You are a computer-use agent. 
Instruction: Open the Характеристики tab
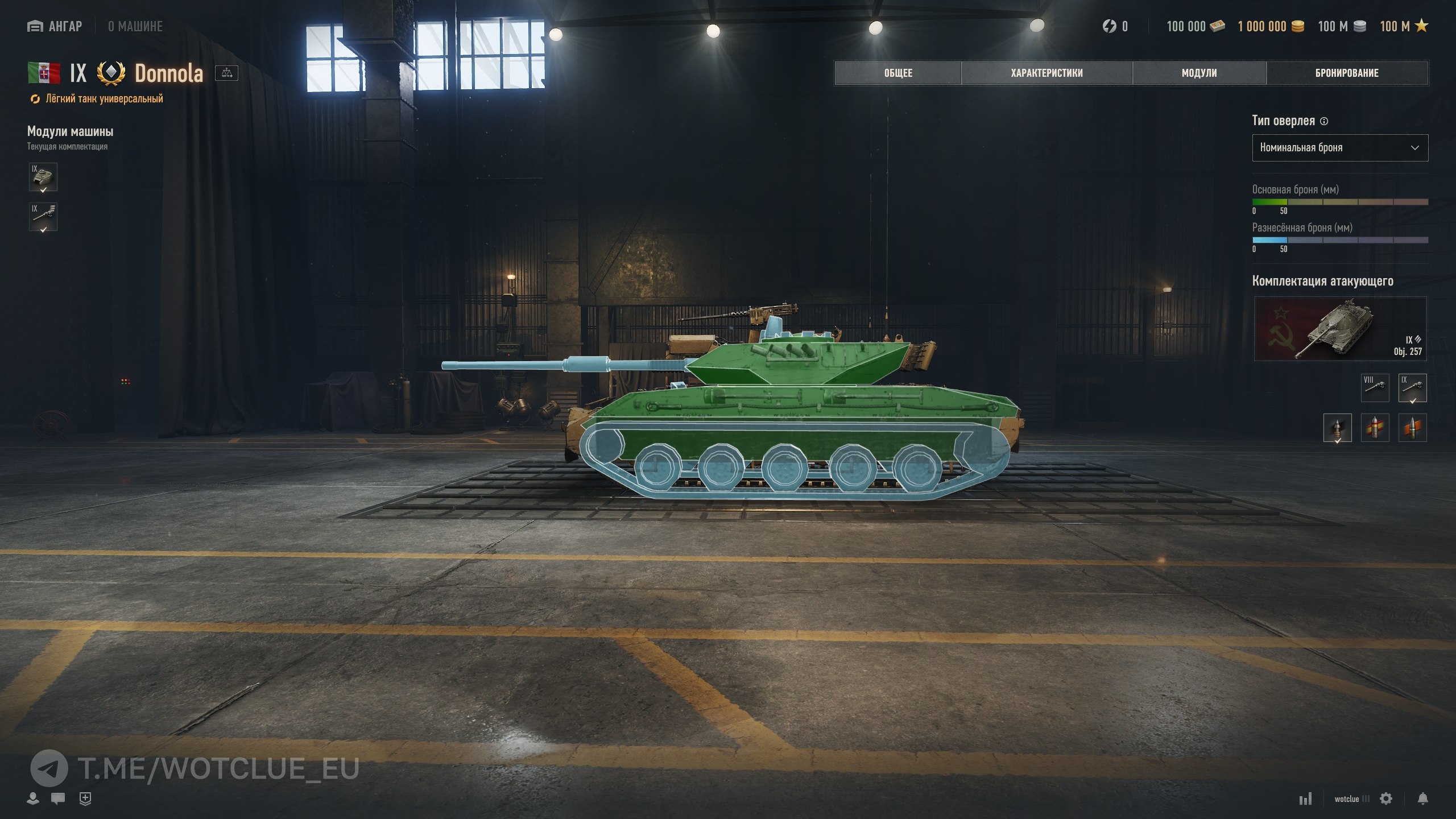1046,73
